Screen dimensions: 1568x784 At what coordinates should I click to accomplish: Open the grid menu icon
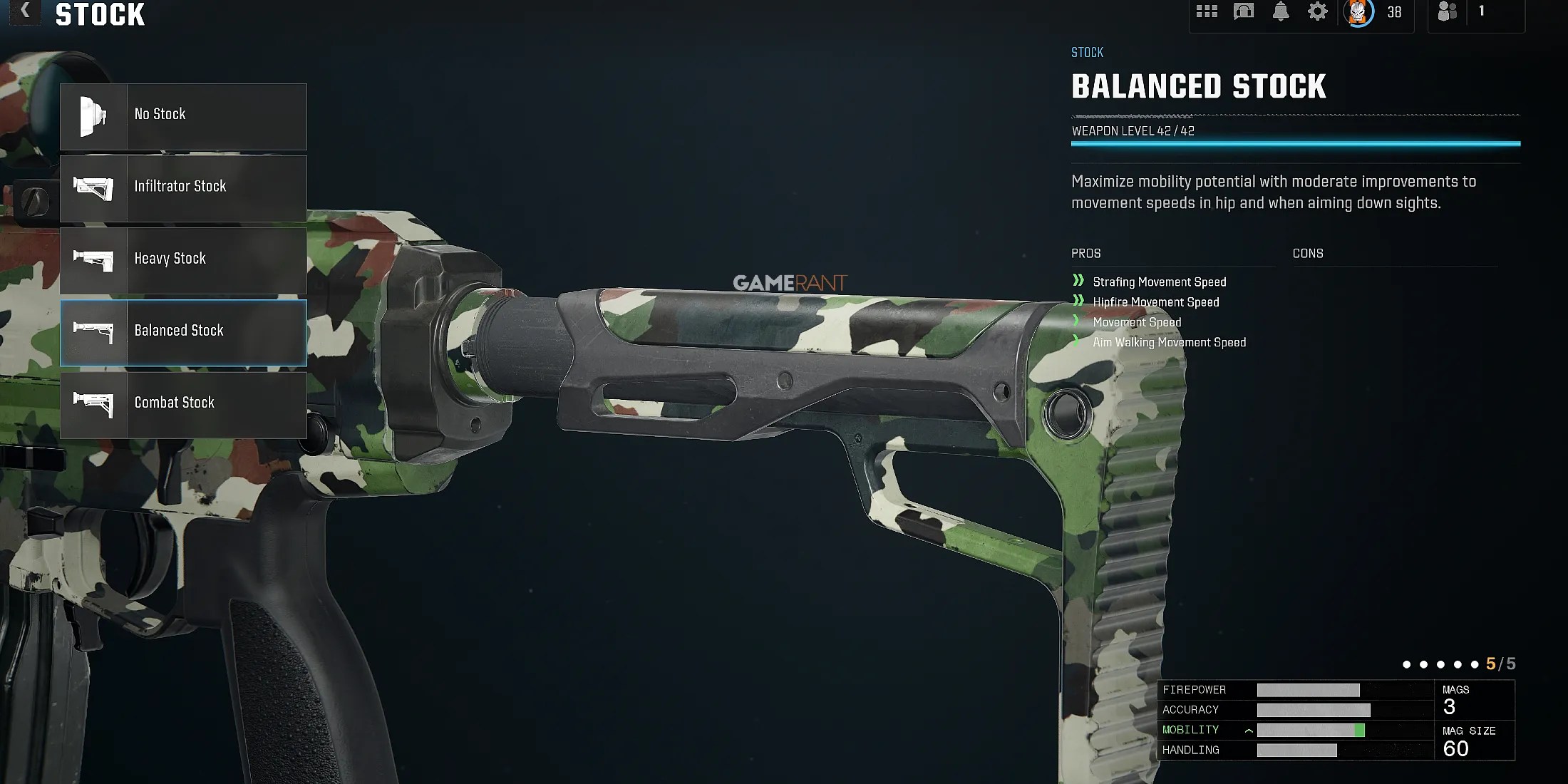pos(1207,11)
